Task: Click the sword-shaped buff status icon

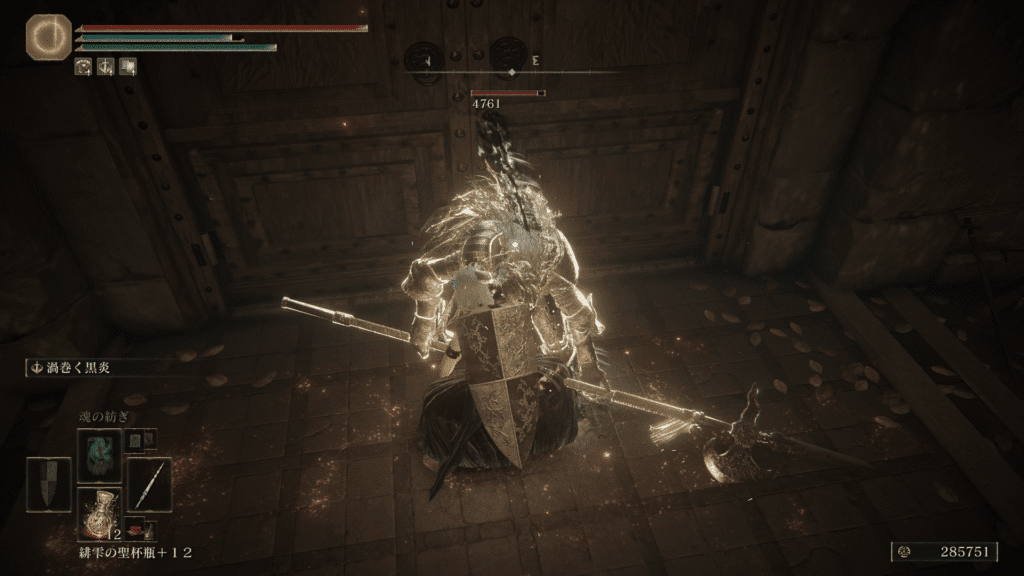Action: [x=106, y=67]
